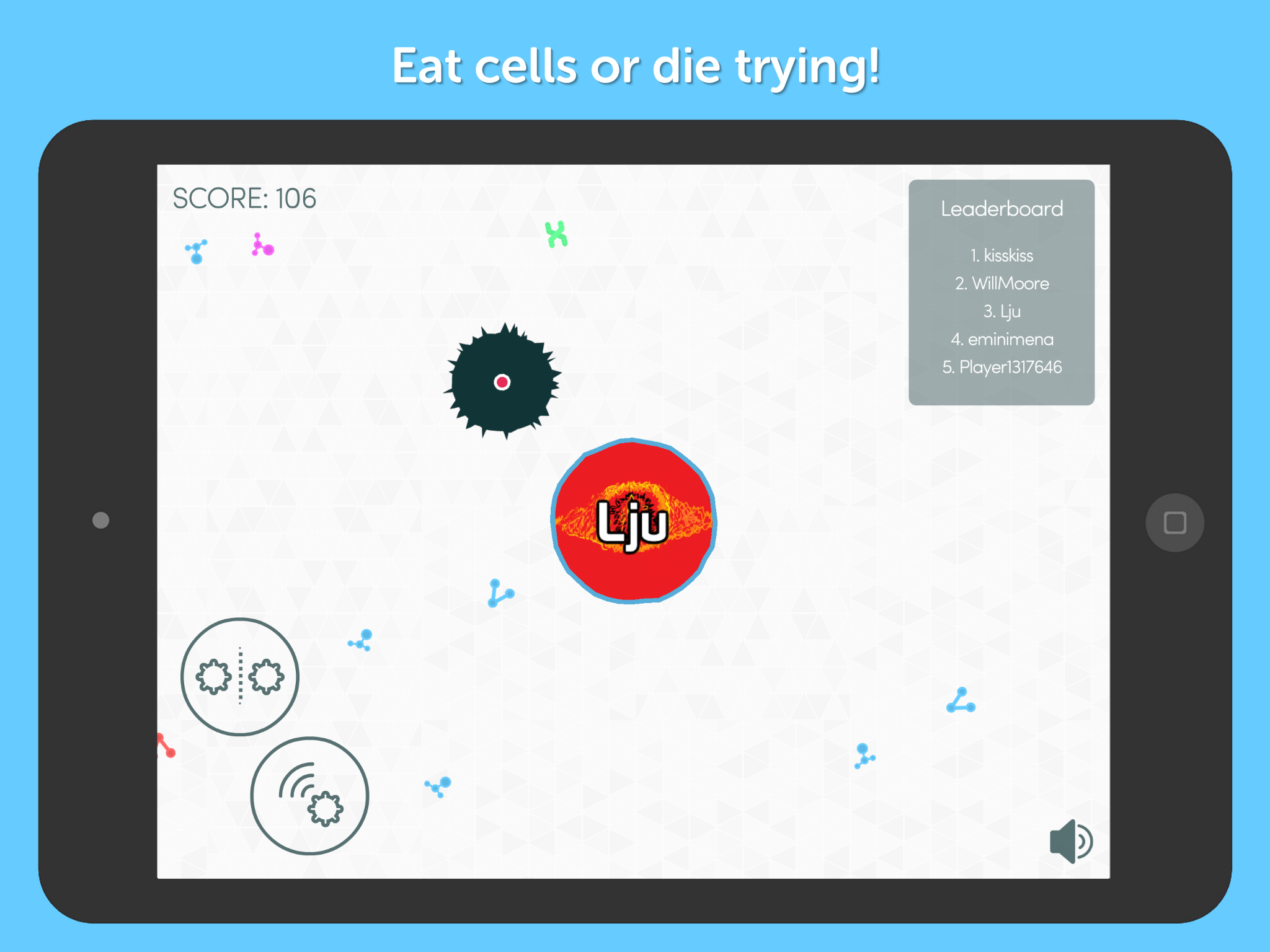The height and width of the screenshot is (952, 1270).
Task: Open the Leaderboard panel header
Action: 1001,209
